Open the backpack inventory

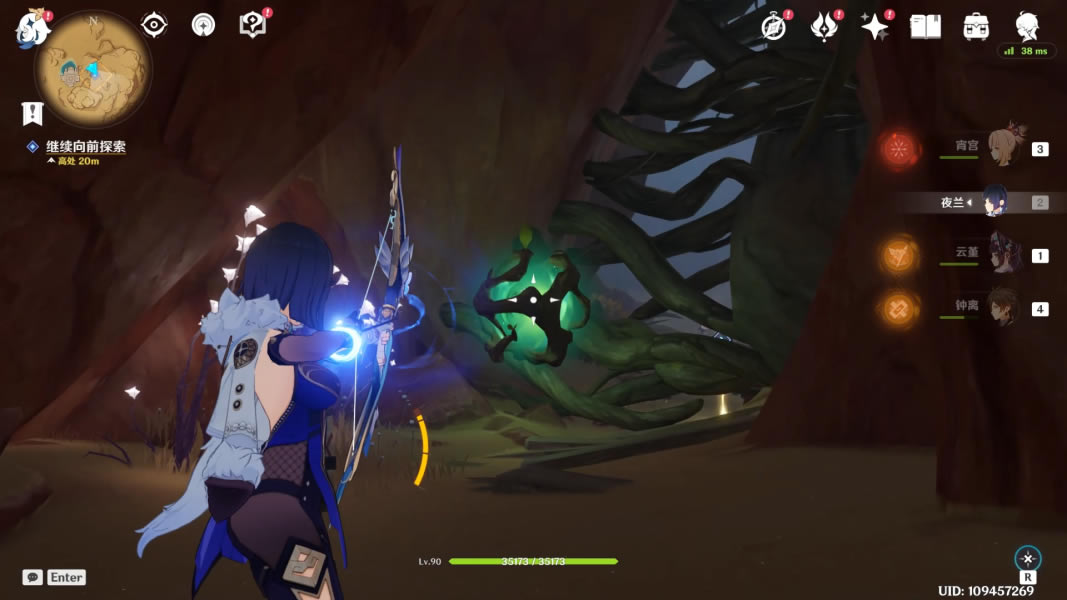[976, 27]
